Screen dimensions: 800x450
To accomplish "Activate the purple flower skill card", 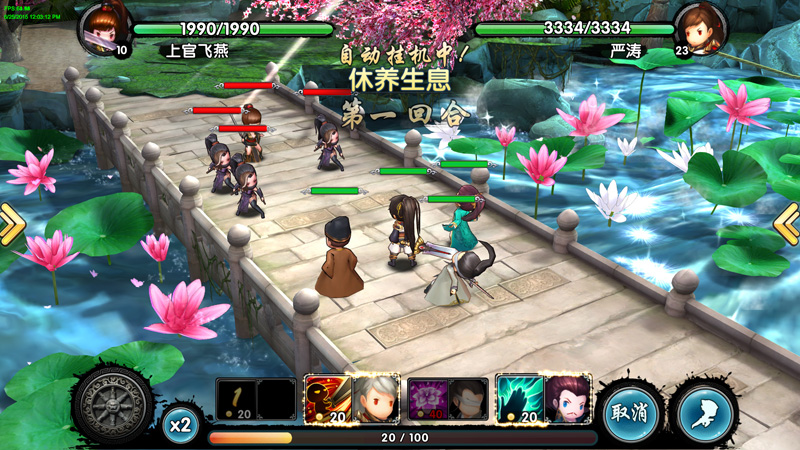I will point(428,399).
